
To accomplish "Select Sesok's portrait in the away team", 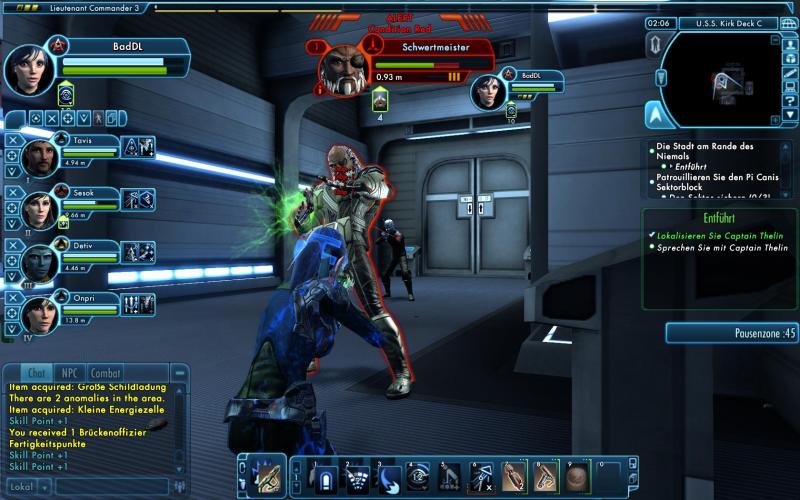I will [40, 208].
